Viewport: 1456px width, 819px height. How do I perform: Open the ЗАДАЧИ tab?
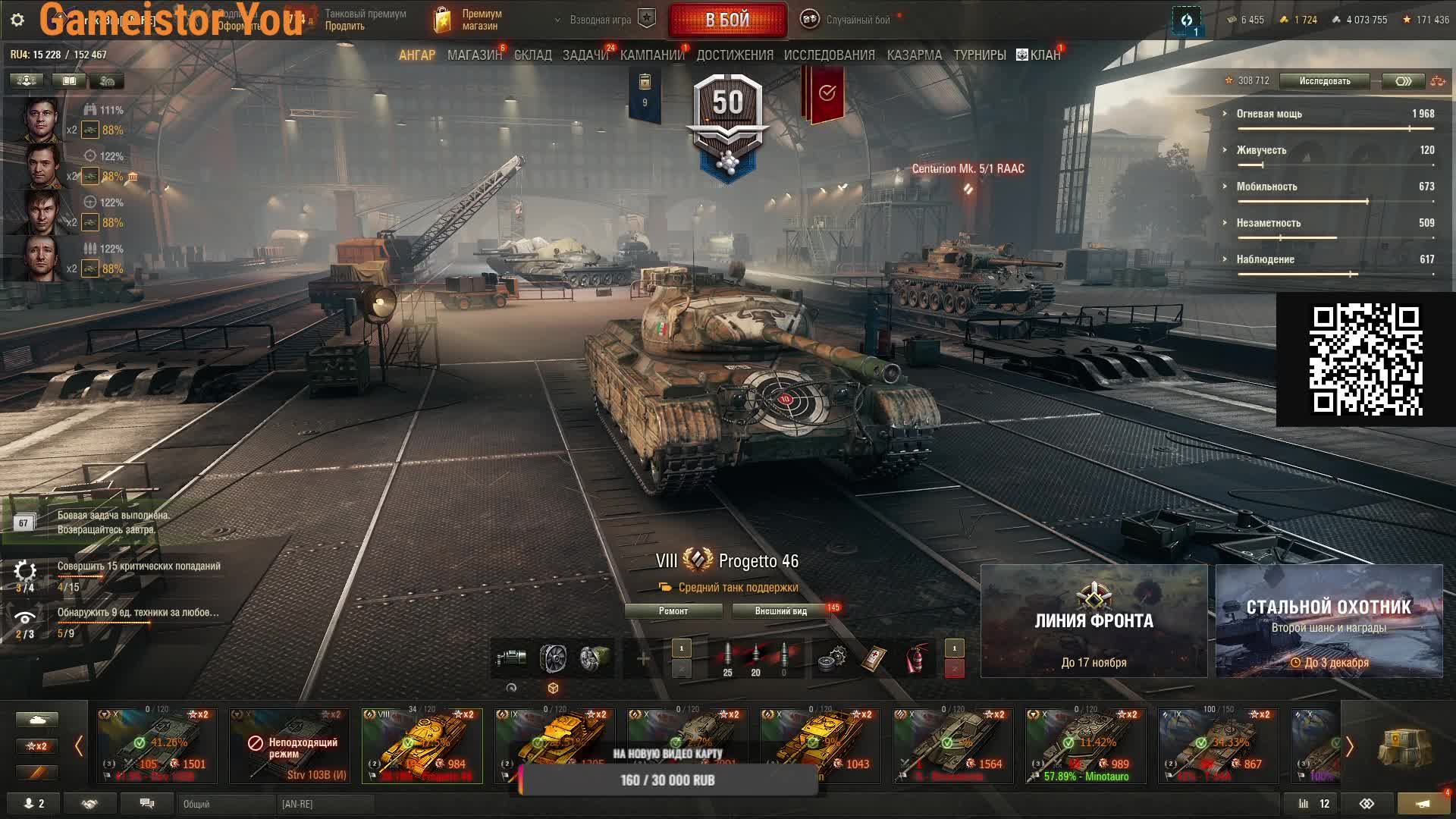585,55
